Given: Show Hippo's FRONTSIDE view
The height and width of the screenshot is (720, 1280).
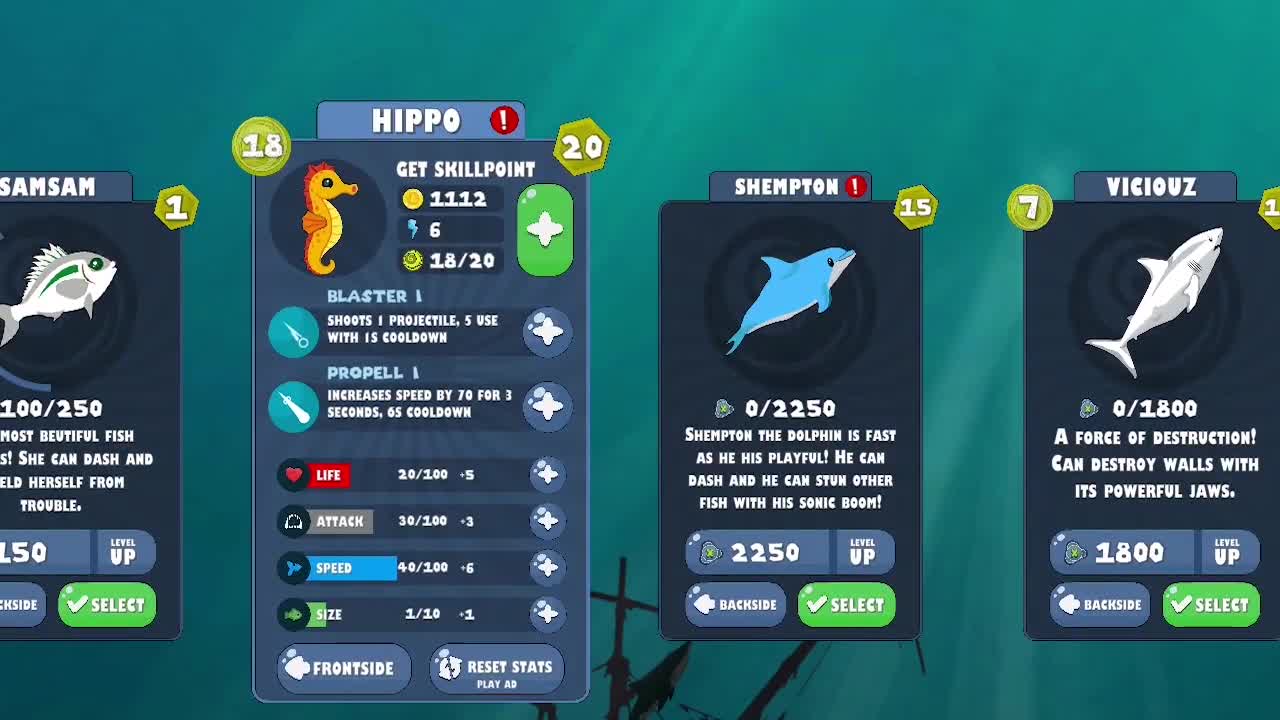Looking at the screenshot, I should pyautogui.click(x=344, y=668).
